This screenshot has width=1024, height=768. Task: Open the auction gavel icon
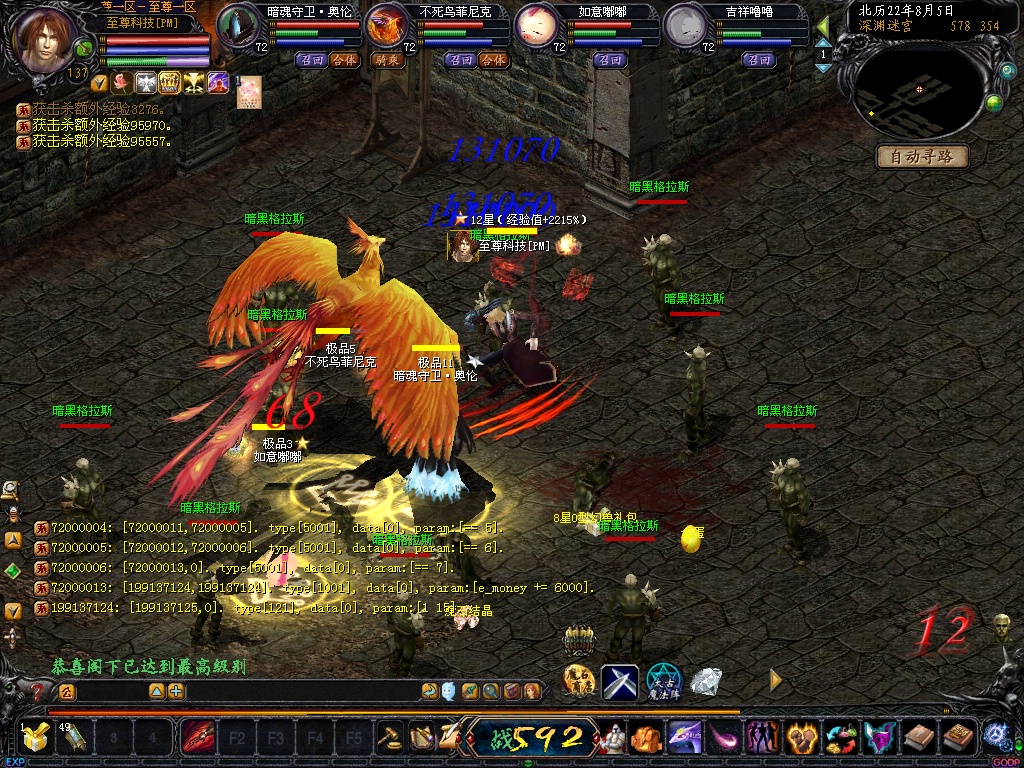(x=389, y=738)
